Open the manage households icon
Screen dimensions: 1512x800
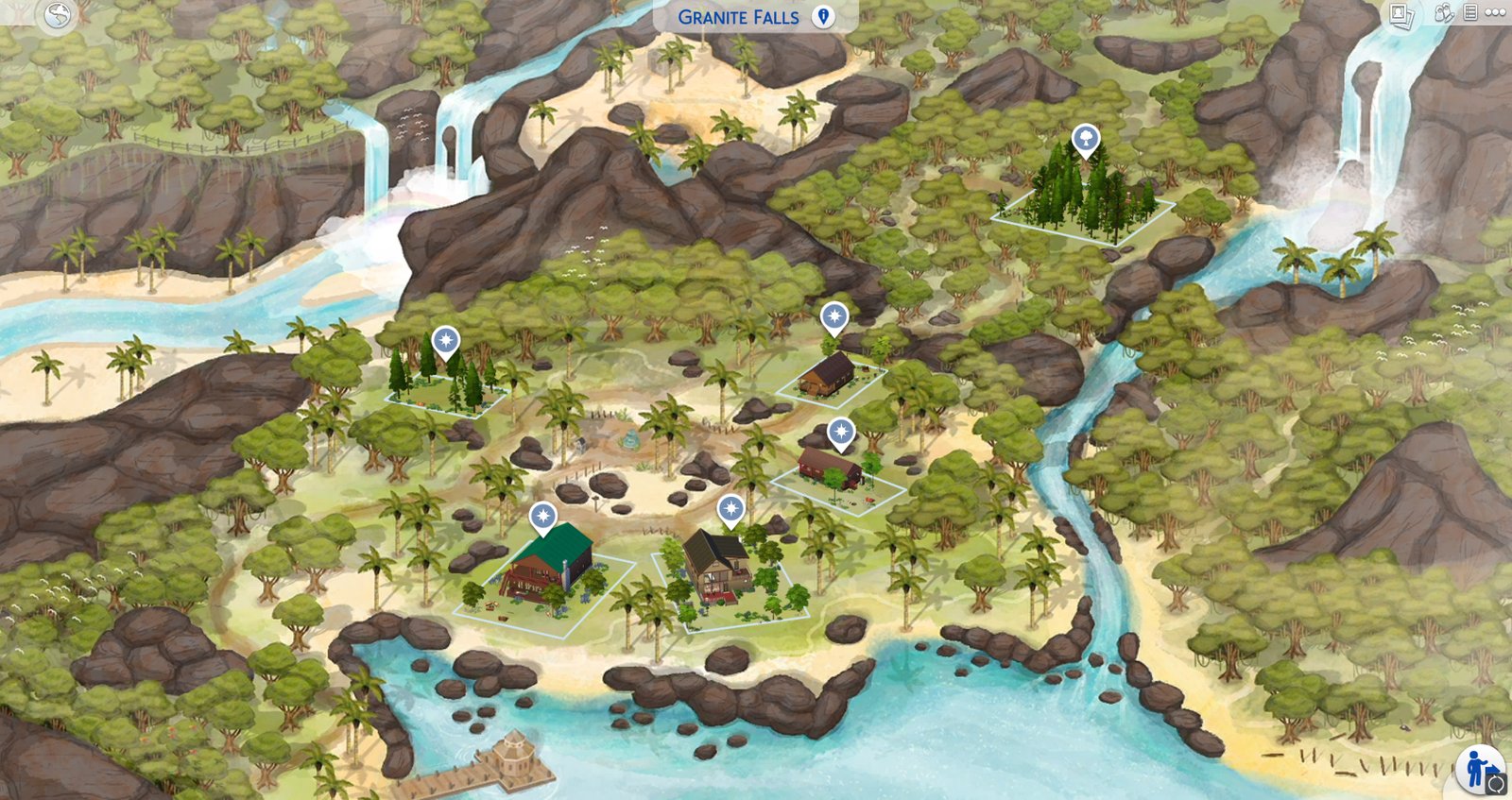click(1443, 13)
